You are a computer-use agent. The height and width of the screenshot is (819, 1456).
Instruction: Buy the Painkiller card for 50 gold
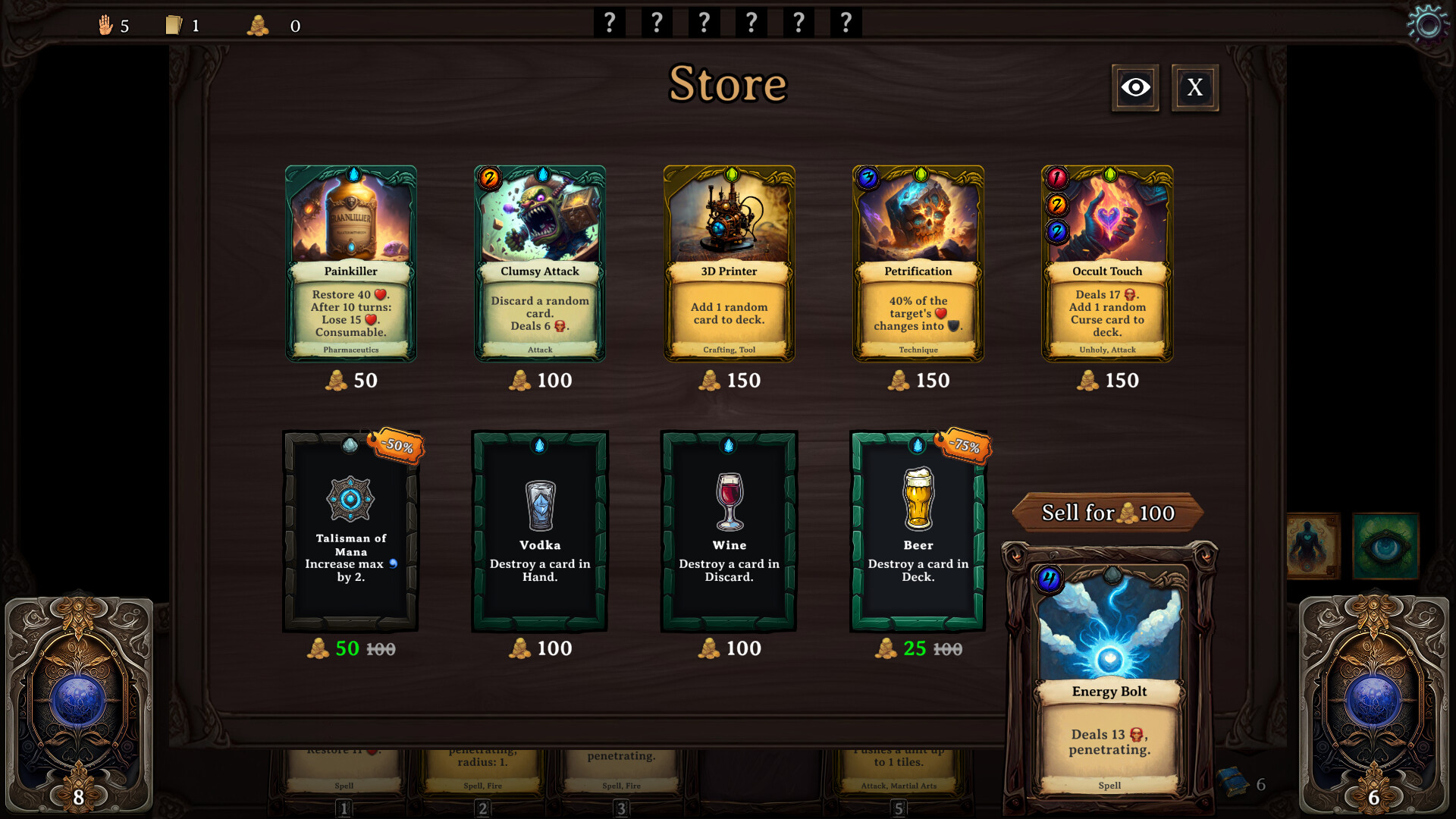(350, 264)
